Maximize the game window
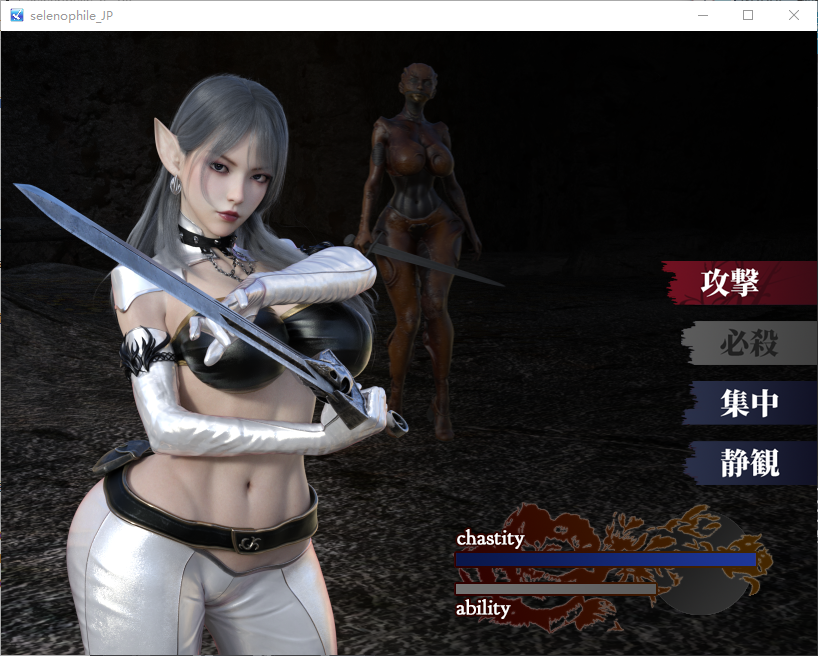The image size is (818, 656). coord(748,15)
